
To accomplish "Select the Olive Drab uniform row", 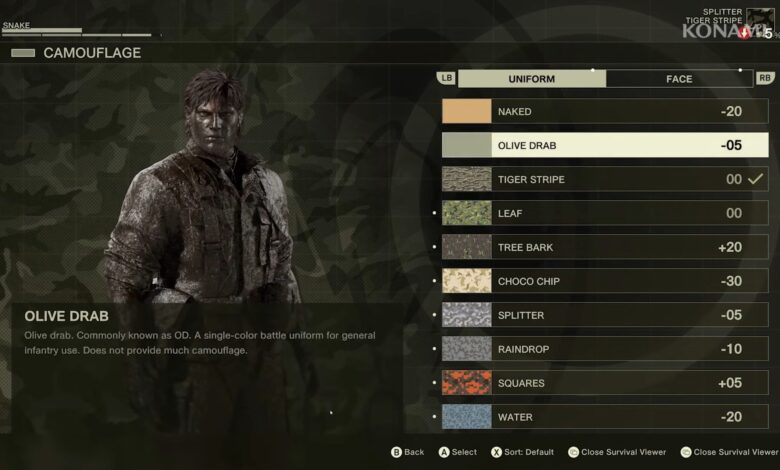I will (605, 146).
